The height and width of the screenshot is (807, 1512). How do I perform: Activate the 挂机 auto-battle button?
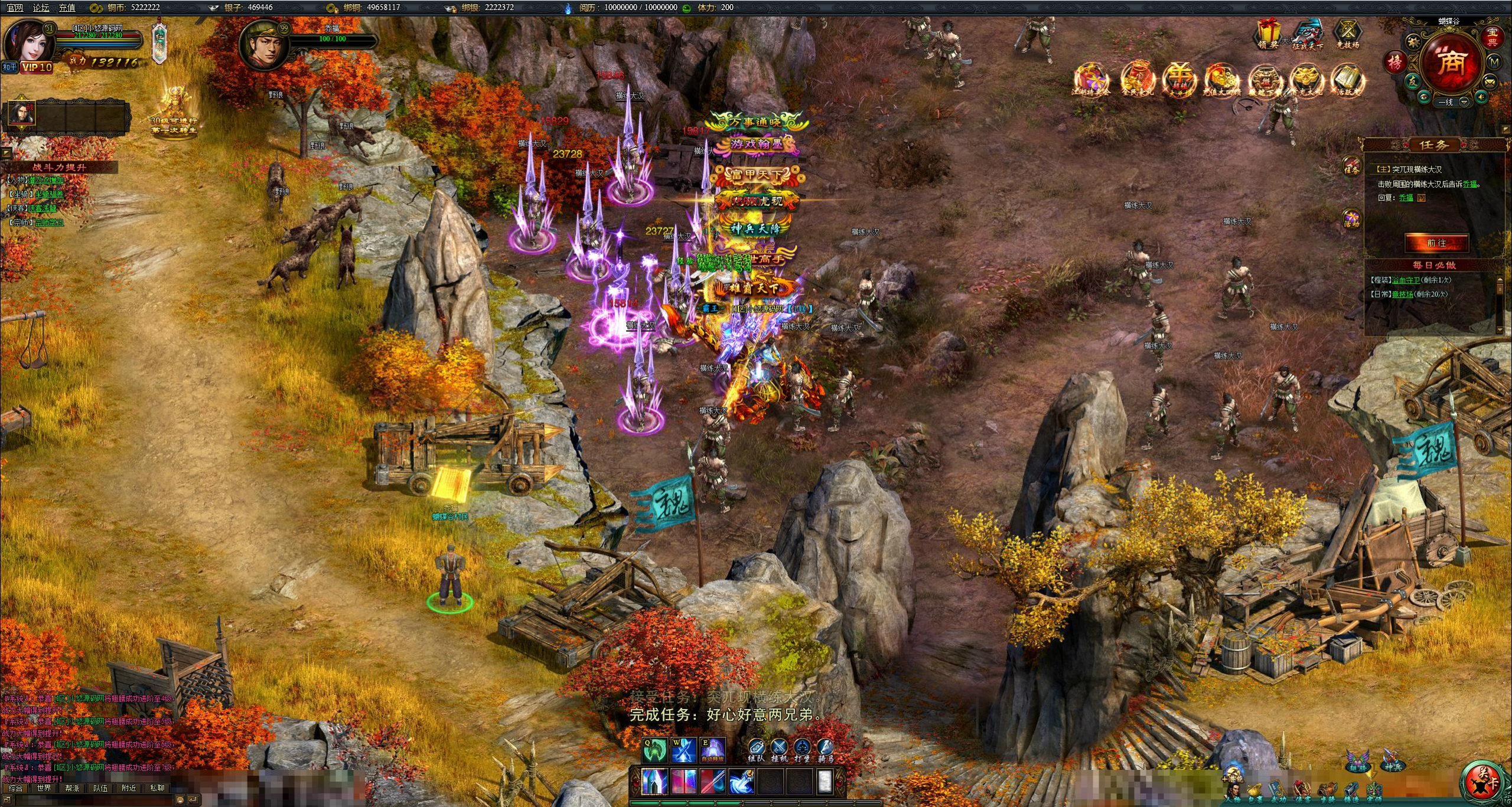(x=779, y=750)
